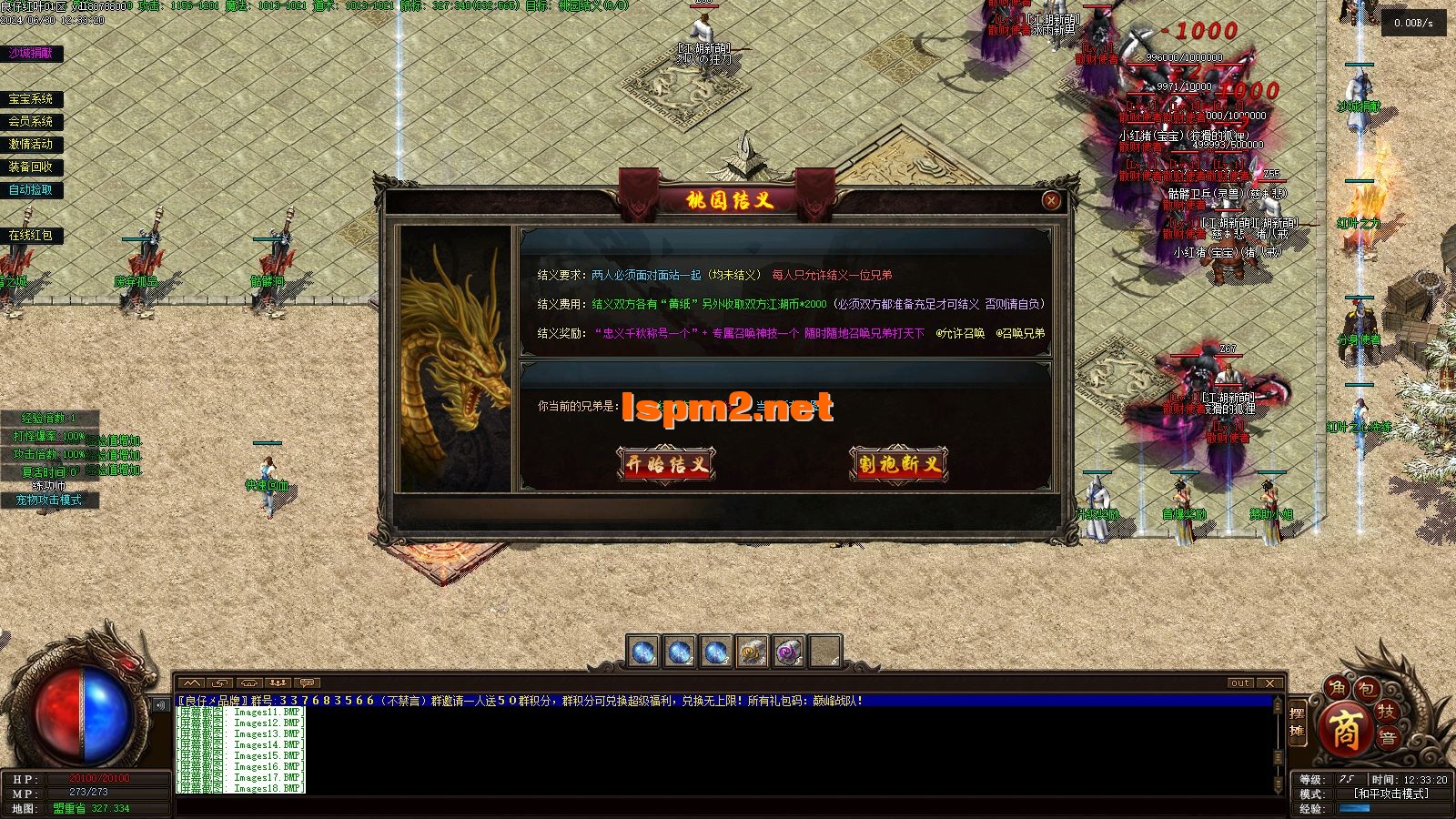Image resolution: width=1456 pixels, height=819 pixels.
Task: Close the chat panel with its X button
Action: pyautogui.click(x=1270, y=682)
